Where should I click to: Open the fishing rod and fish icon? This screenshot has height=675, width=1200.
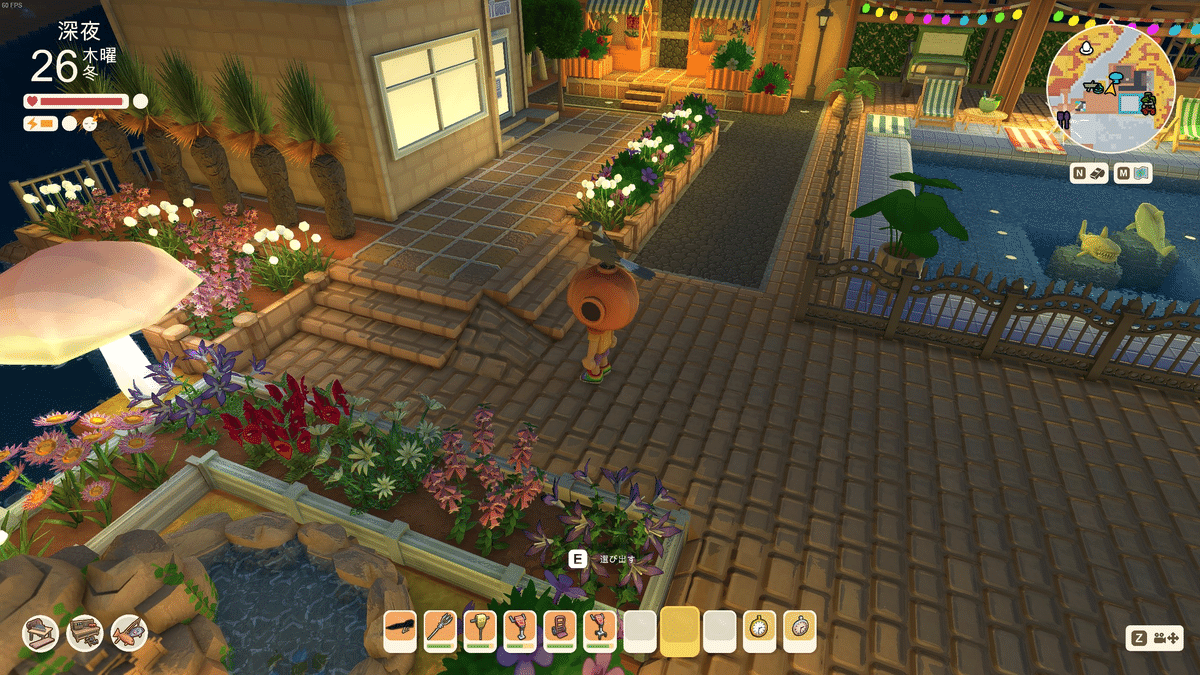pos(129,632)
